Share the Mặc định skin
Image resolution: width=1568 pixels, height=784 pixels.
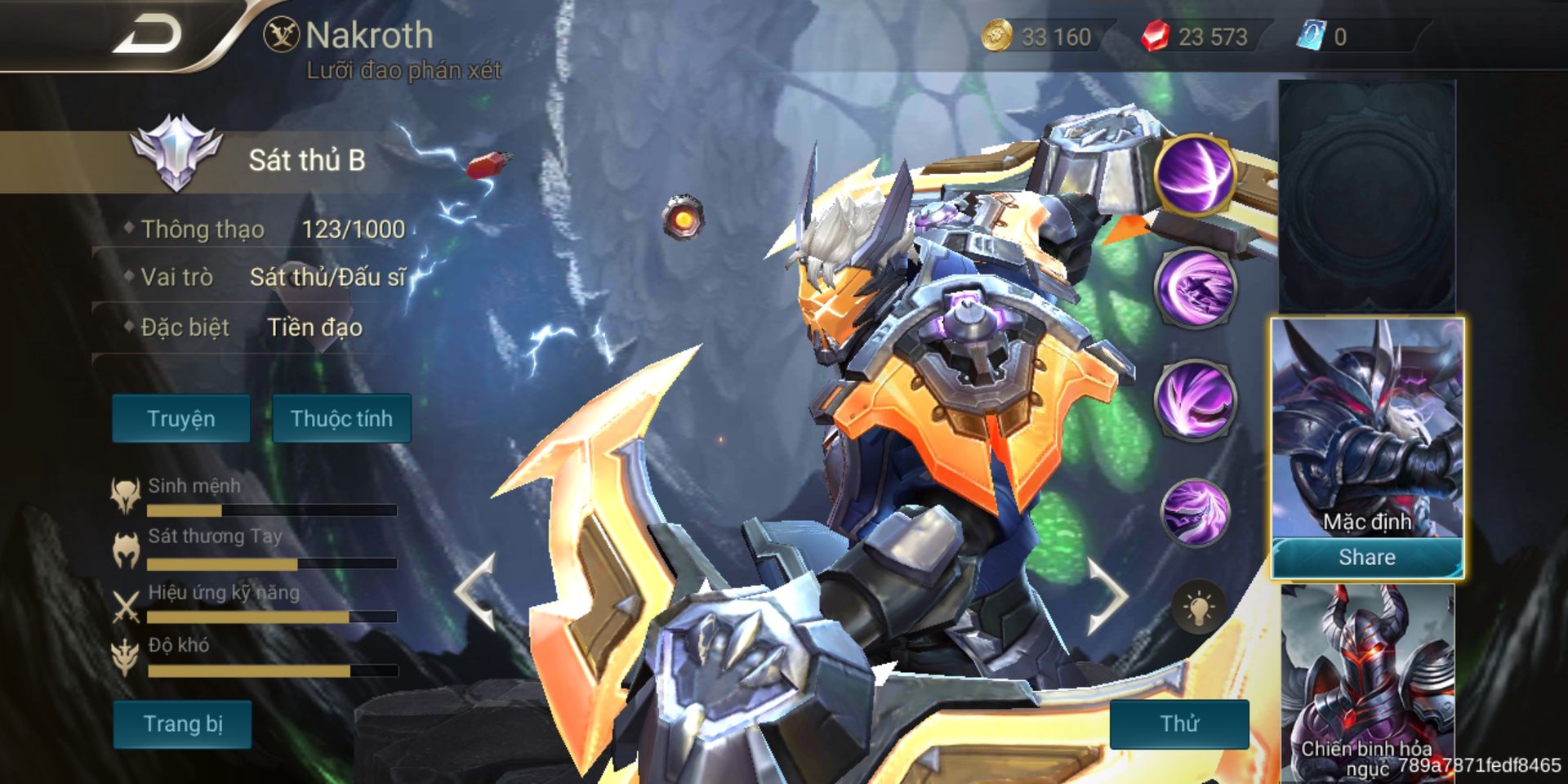(x=1366, y=558)
